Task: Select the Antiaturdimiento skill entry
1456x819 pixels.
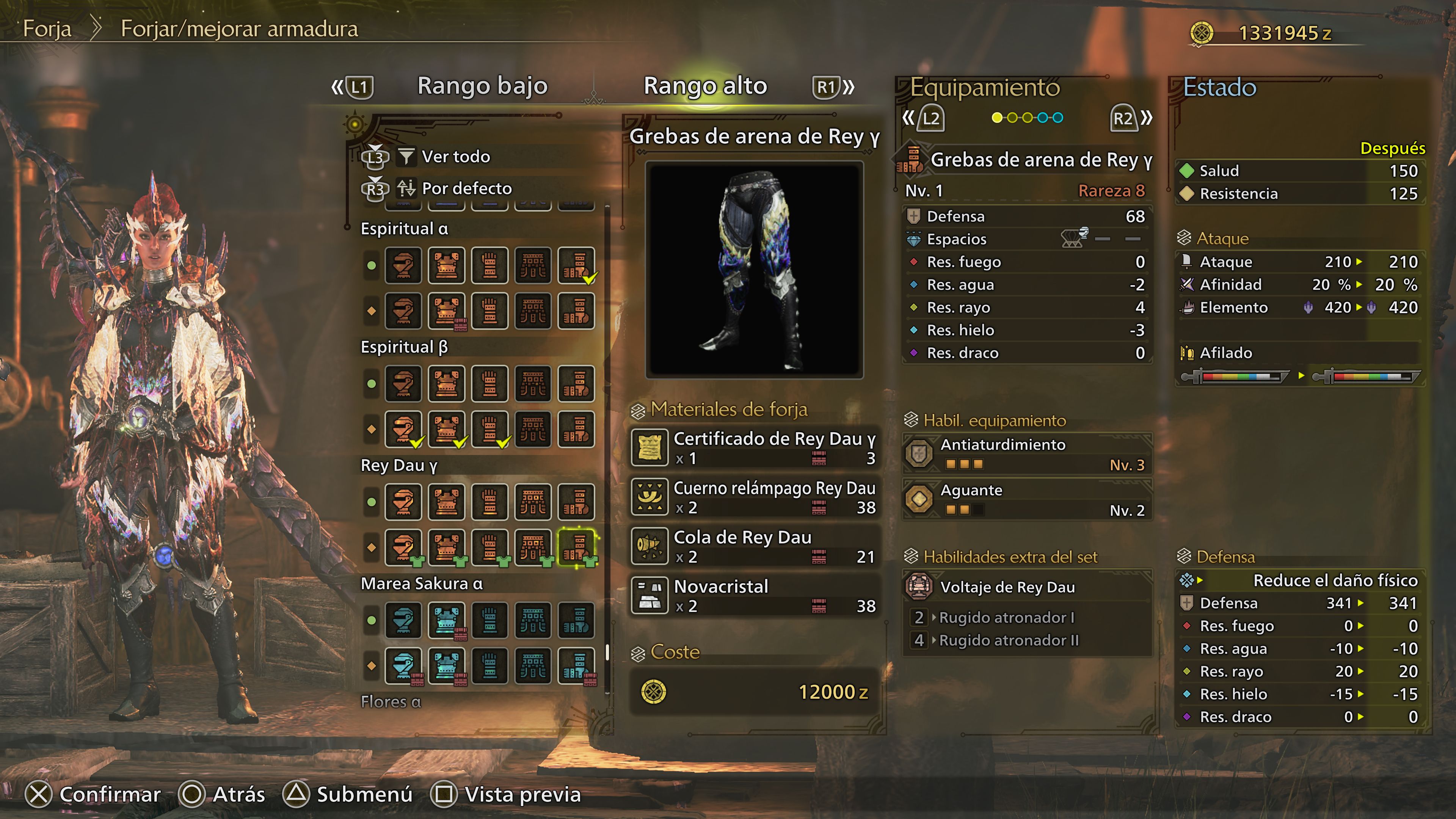Action: tap(1028, 454)
